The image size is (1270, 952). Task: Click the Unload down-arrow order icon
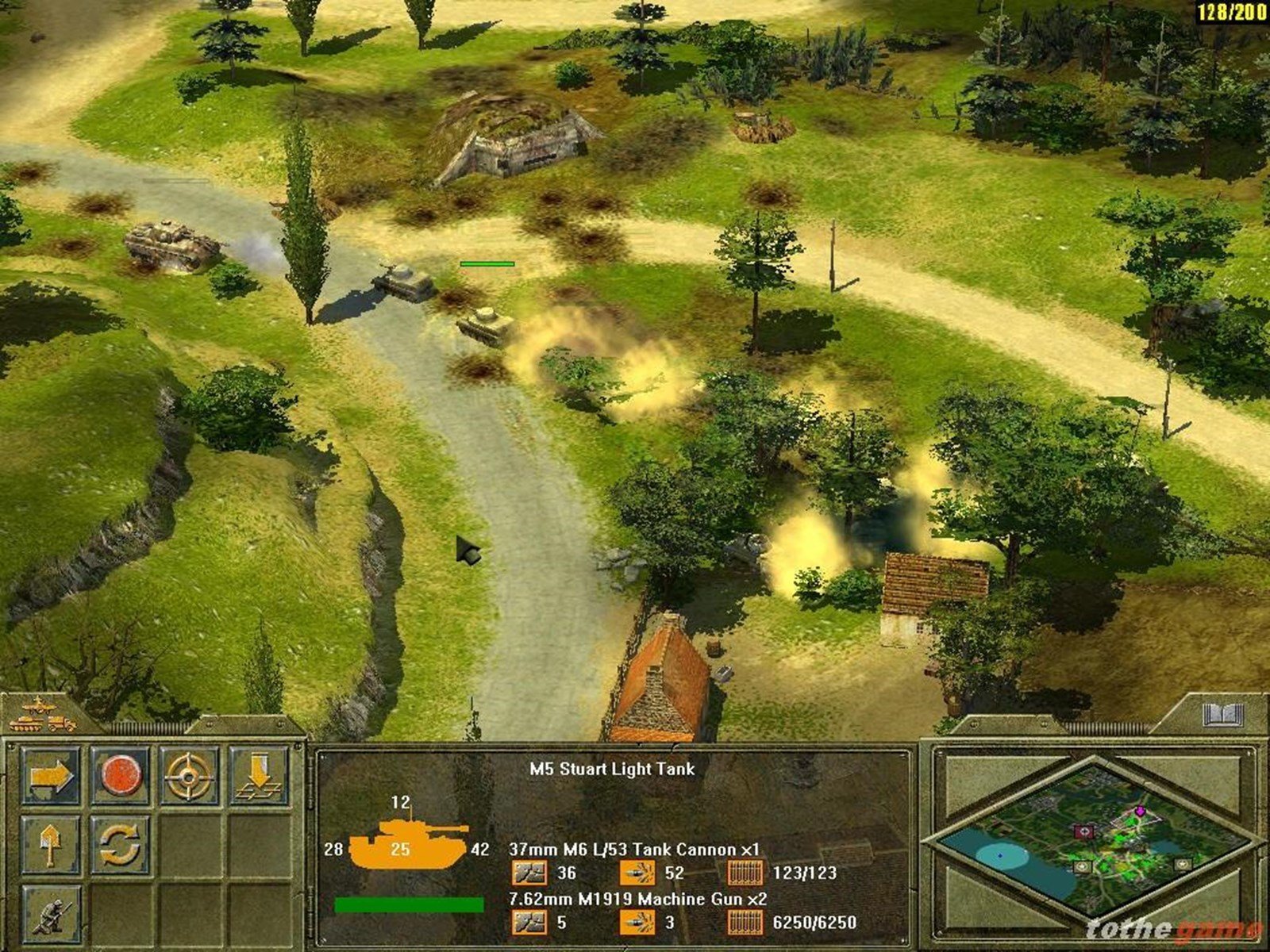click(260, 775)
